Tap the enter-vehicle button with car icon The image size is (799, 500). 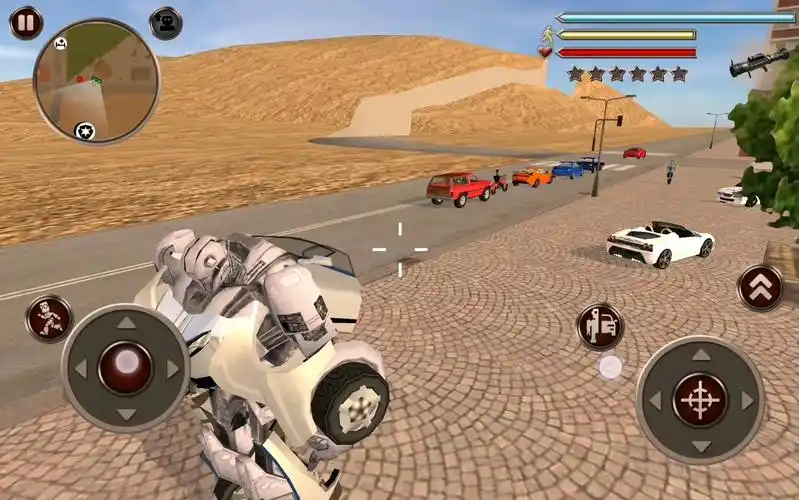pos(600,326)
